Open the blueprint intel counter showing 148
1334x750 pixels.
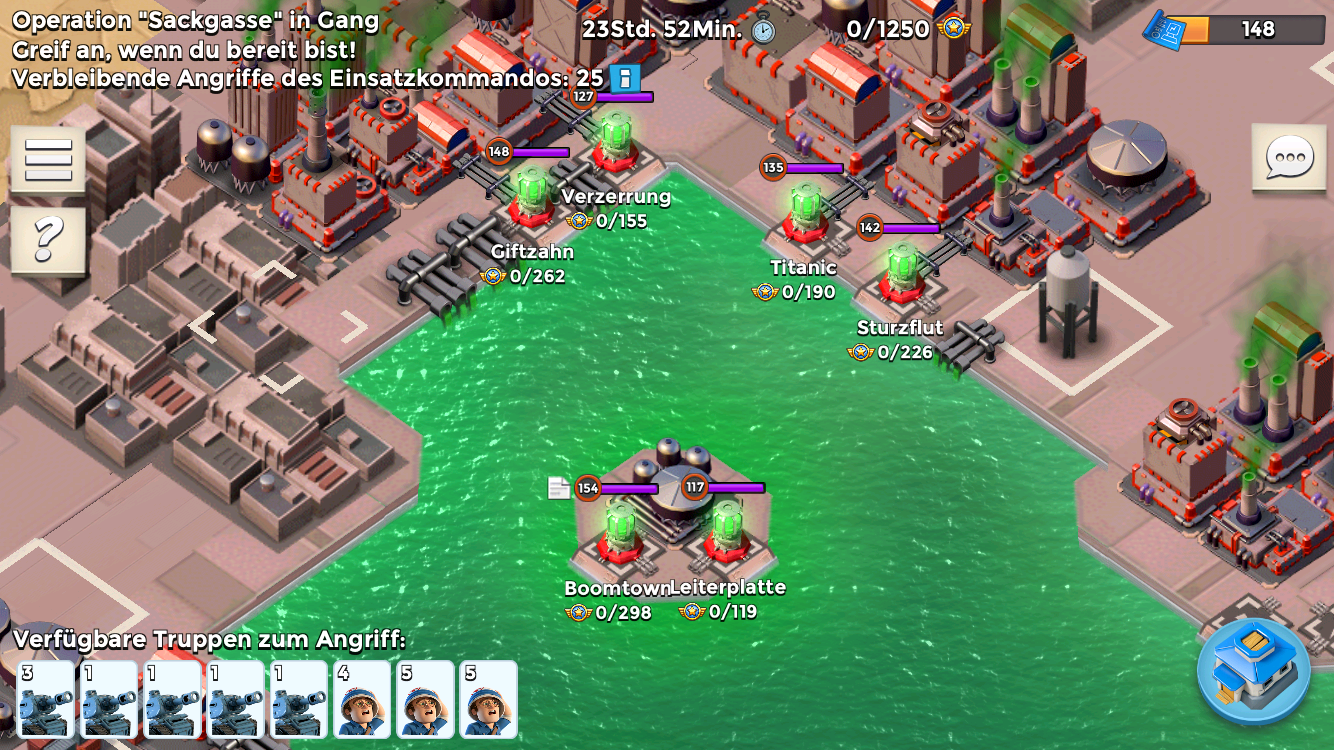pyautogui.click(x=1234, y=29)
